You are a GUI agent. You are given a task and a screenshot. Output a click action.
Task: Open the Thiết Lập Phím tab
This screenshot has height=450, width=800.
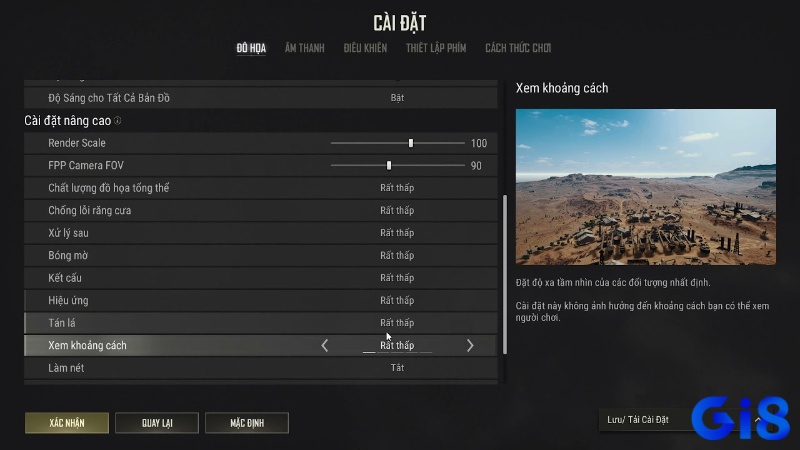pyautogui.click(x=435, y=48)
